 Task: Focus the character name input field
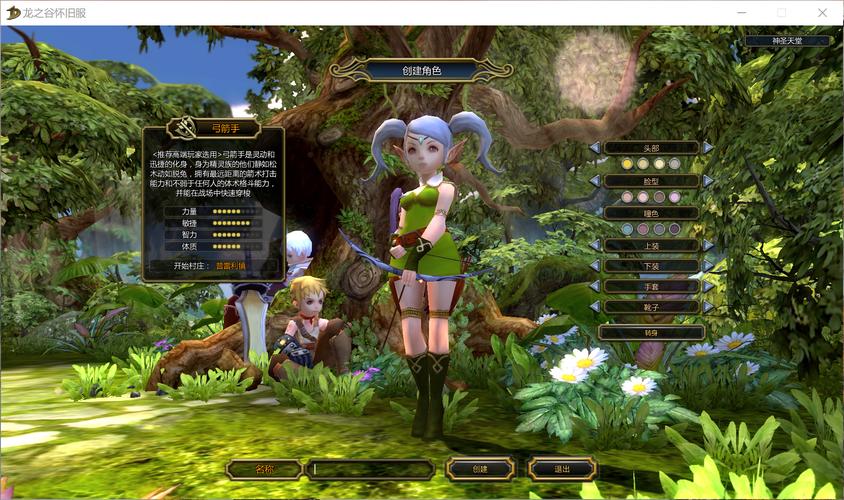(x=369, y=468)
